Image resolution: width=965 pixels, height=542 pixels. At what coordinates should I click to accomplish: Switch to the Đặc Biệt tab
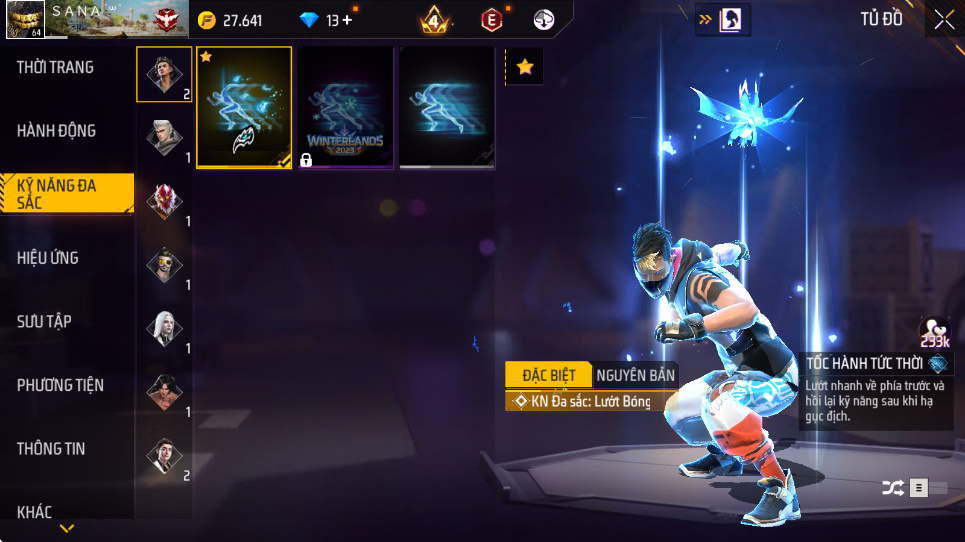[548, 375]
